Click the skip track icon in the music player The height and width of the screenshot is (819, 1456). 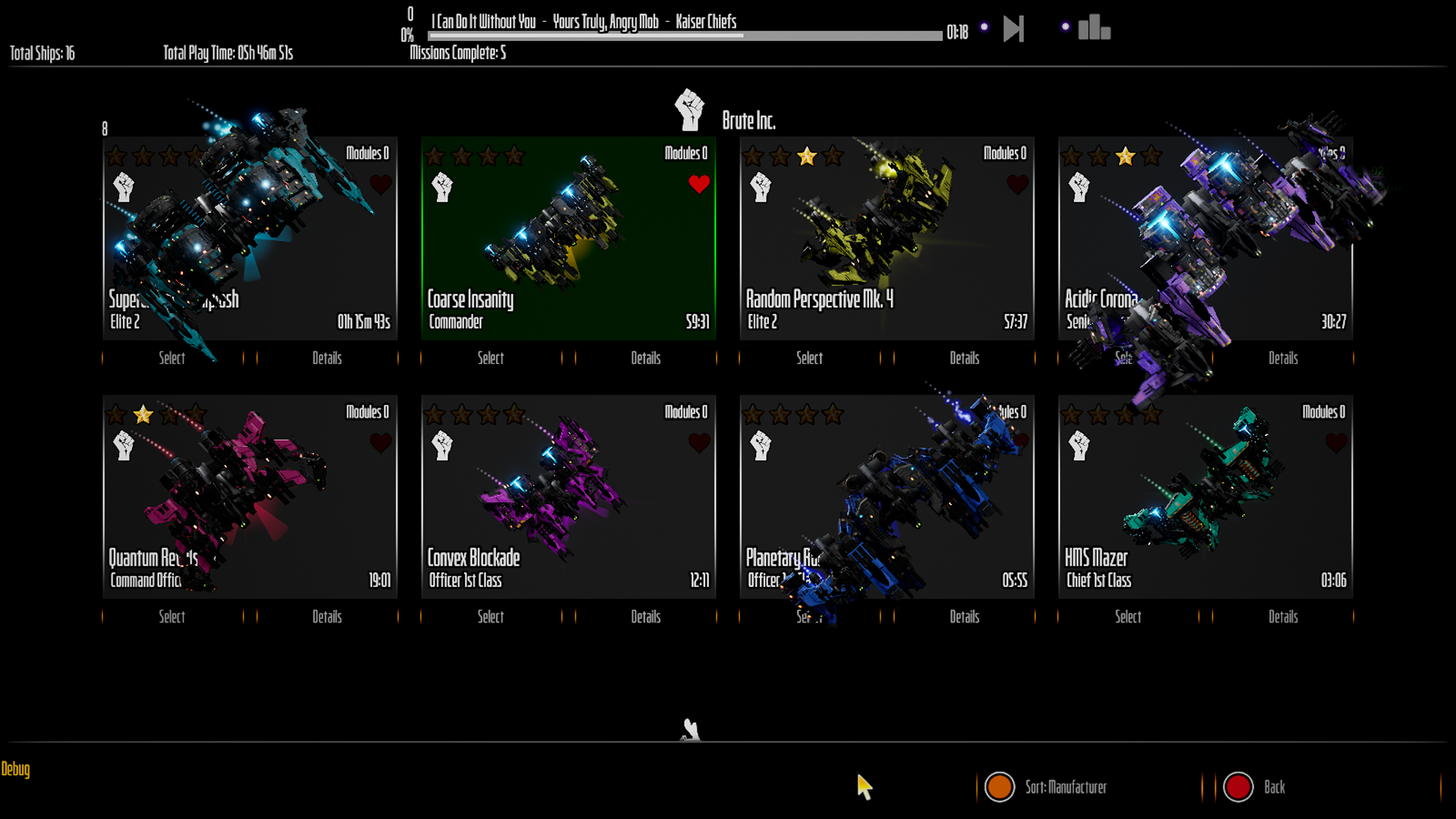1012,28
